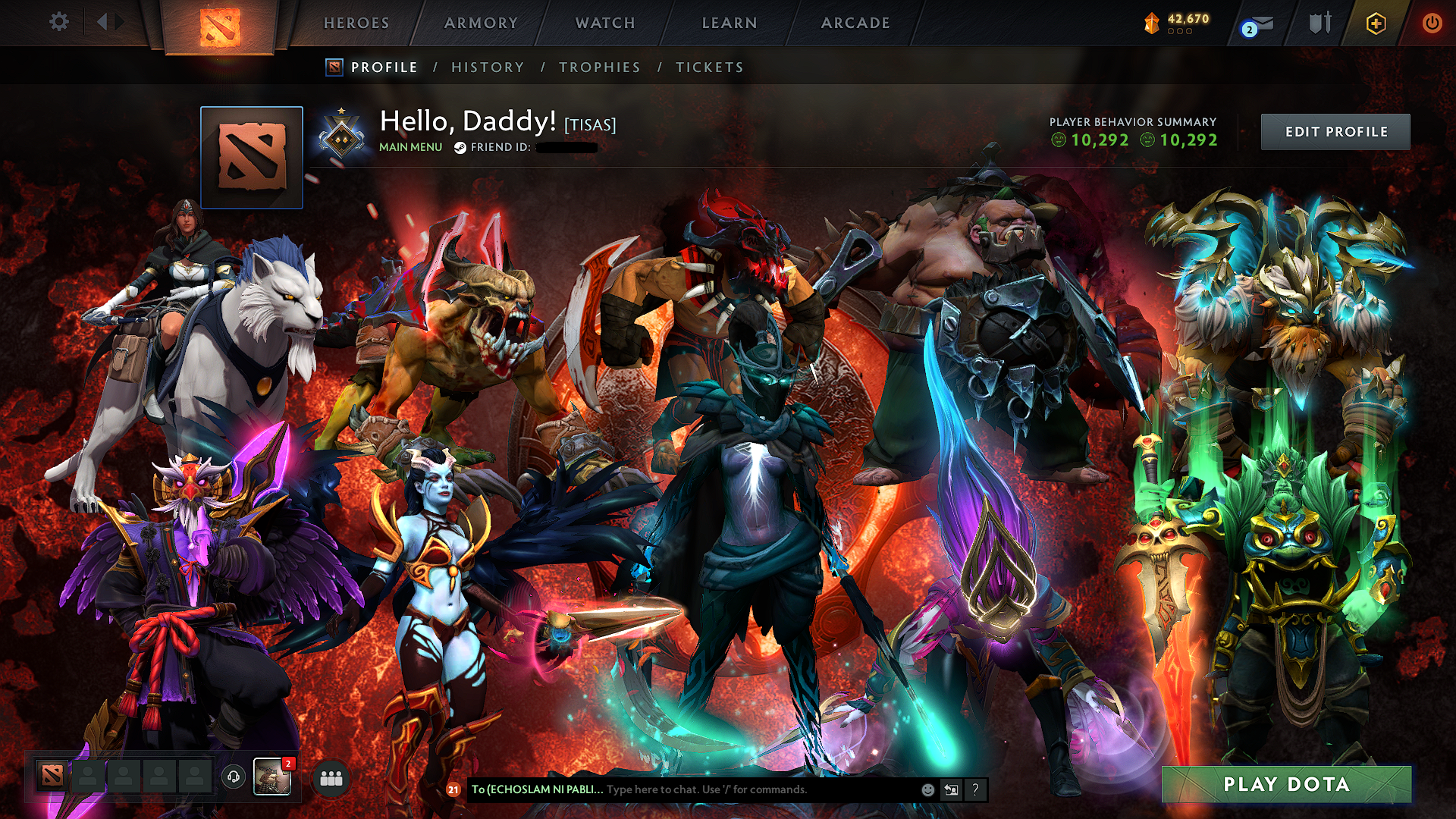Click the power button to exit
Screen dimensions: 1456x819
tap(1433, 23)
